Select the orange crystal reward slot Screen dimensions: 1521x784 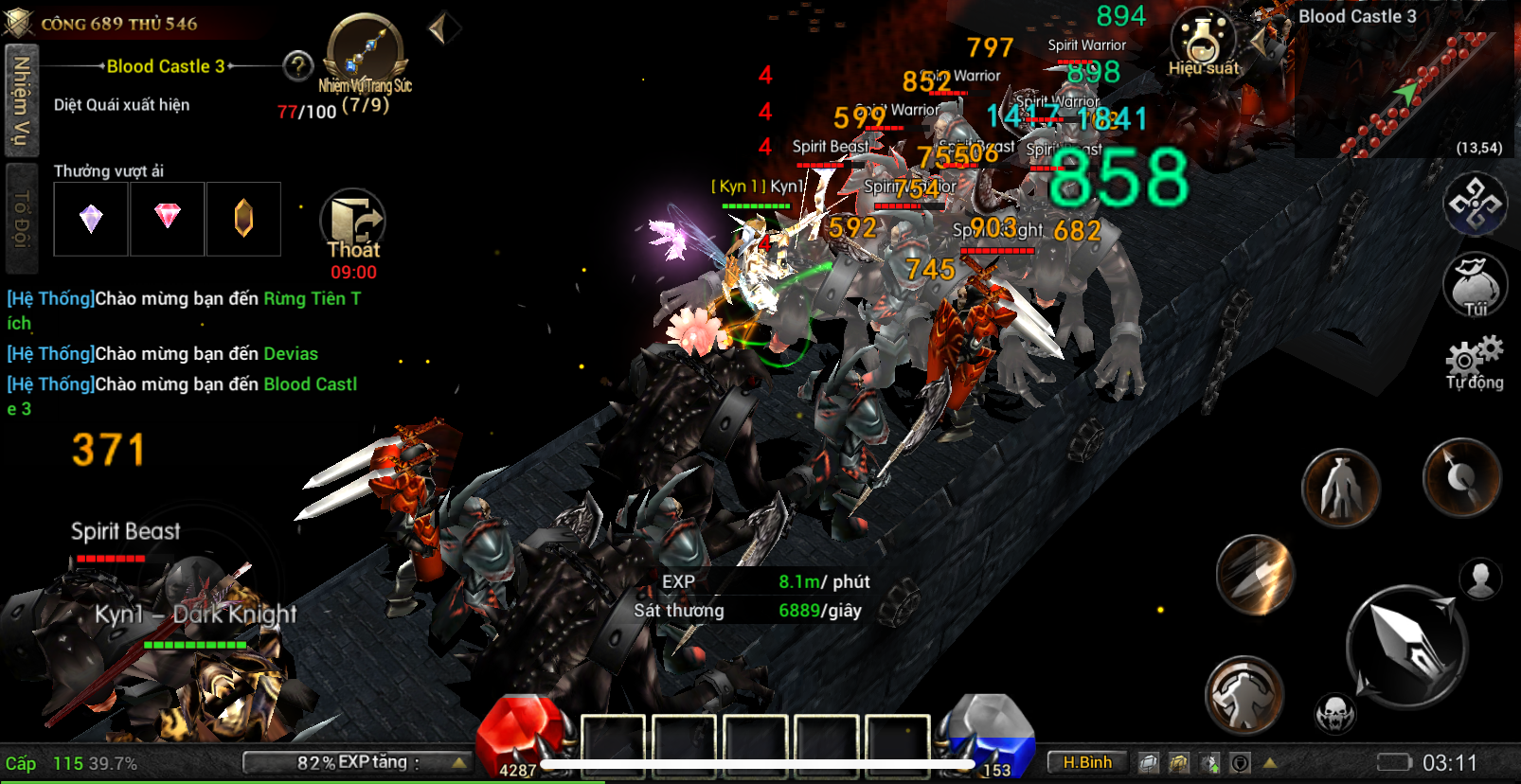[243, 219]
